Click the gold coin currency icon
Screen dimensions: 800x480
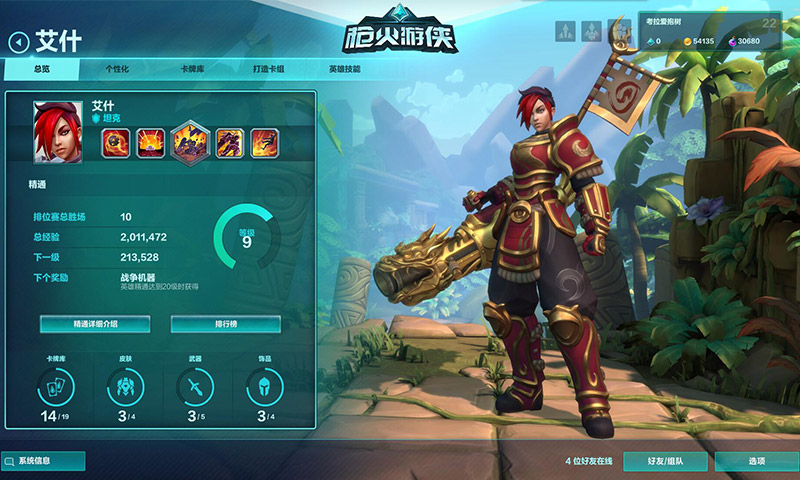pos(688,42)
